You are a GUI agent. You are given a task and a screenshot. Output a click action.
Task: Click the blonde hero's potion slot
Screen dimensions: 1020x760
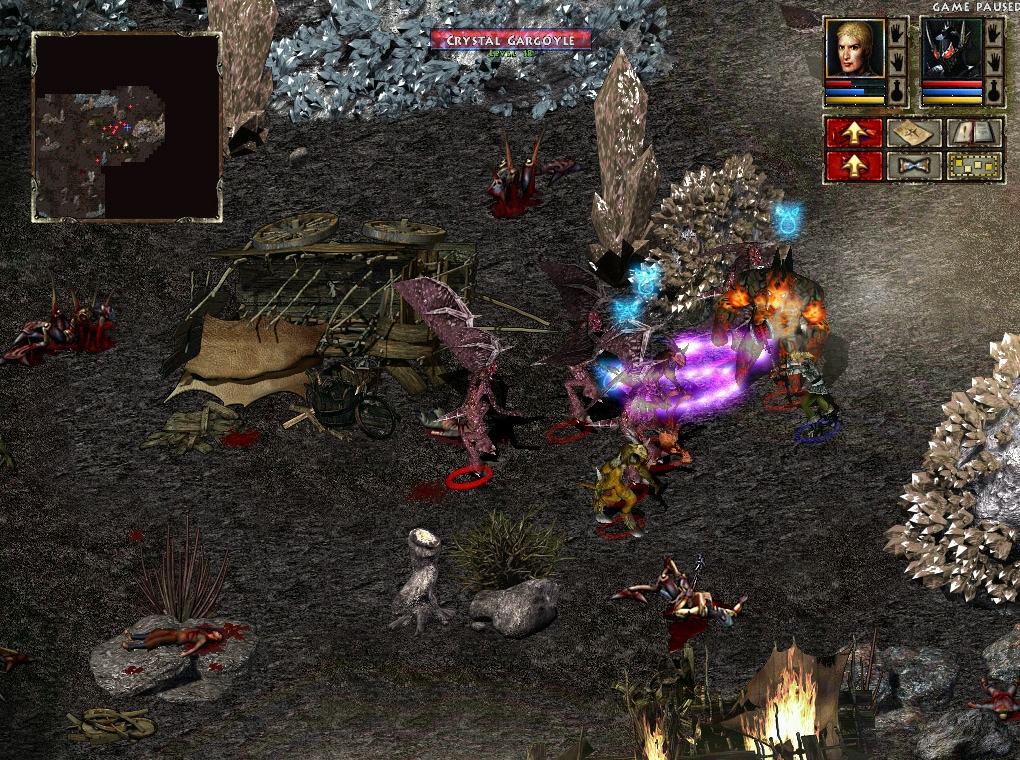pyautogui.click(x=897, y=92)
